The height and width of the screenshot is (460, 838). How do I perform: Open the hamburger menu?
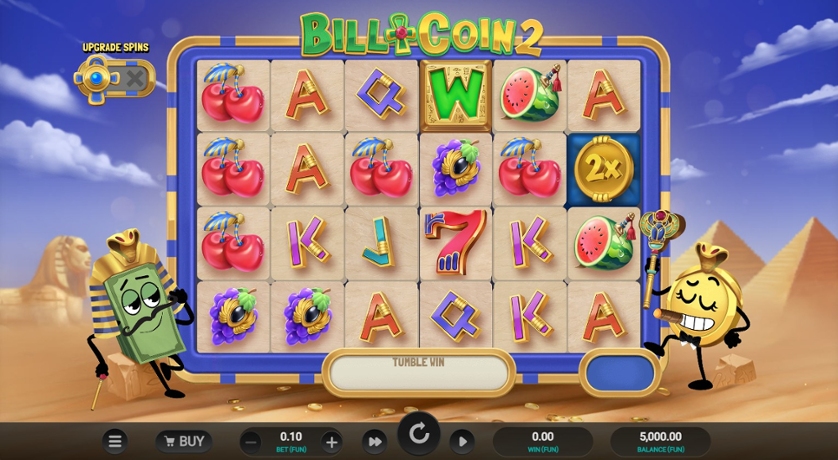(116, 441)
